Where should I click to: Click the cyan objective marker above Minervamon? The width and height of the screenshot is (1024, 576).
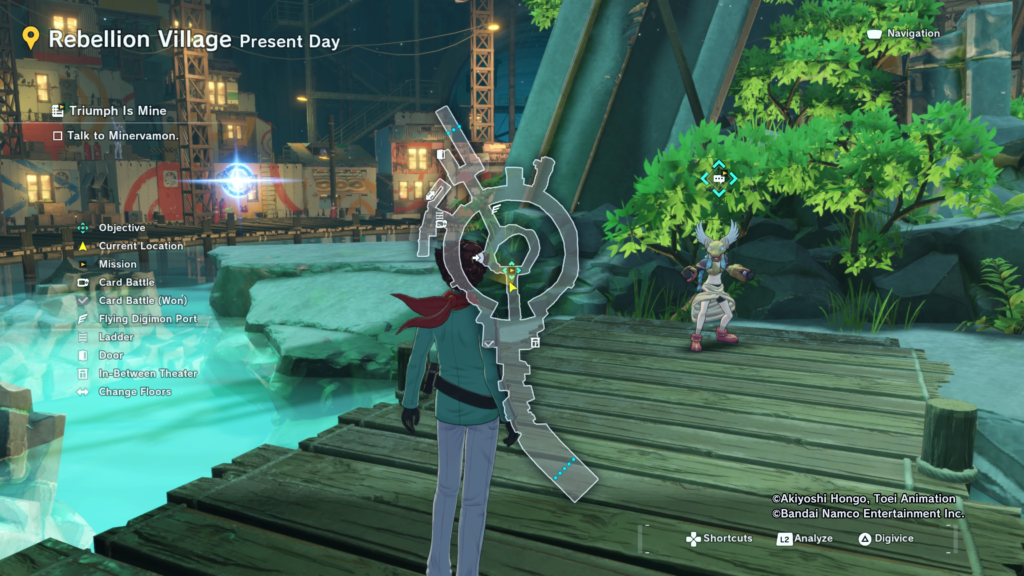click(x=718, y=179)
